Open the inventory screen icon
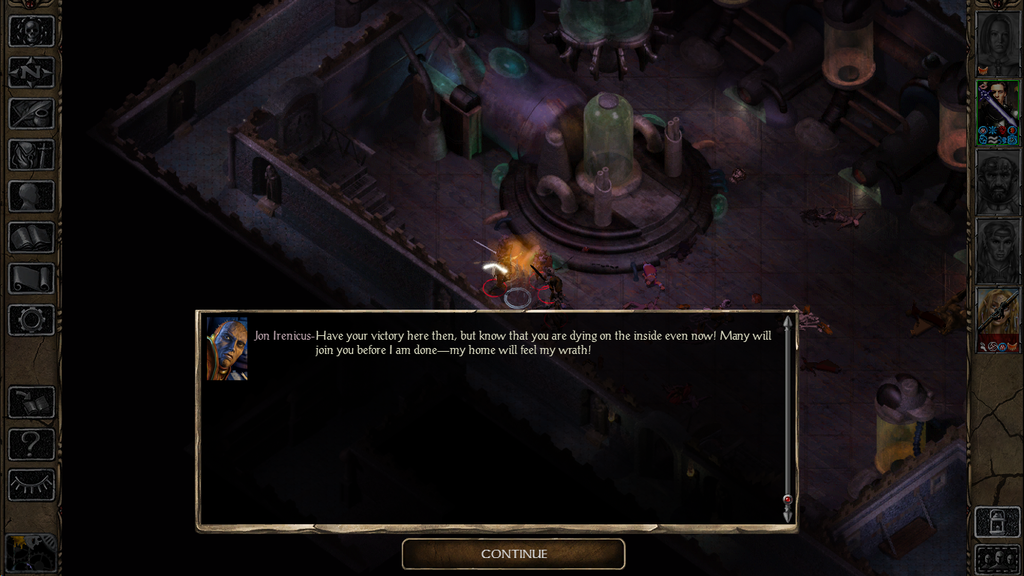The image size is (1024, 576). [x=31, y=155]
